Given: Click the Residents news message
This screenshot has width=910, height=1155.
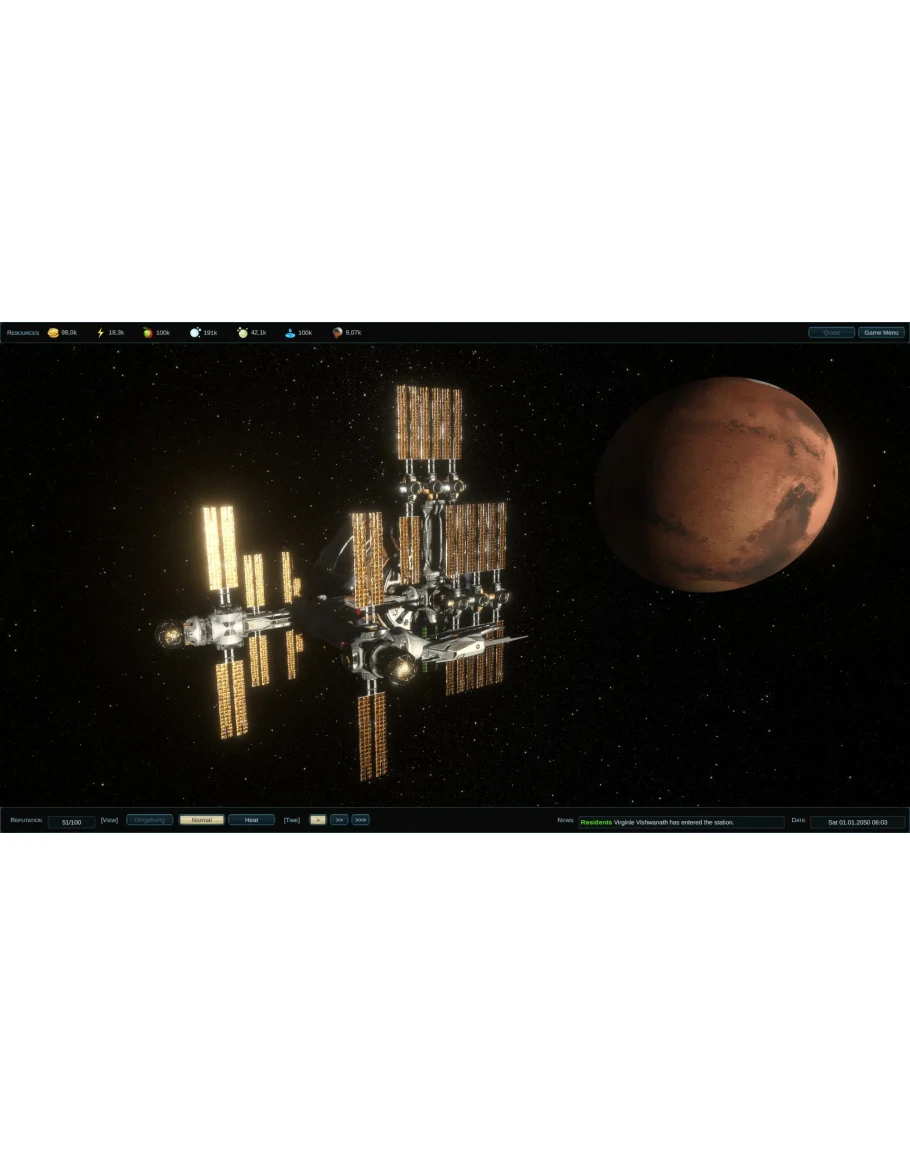Looking at the screenshot, I should 680,822.
